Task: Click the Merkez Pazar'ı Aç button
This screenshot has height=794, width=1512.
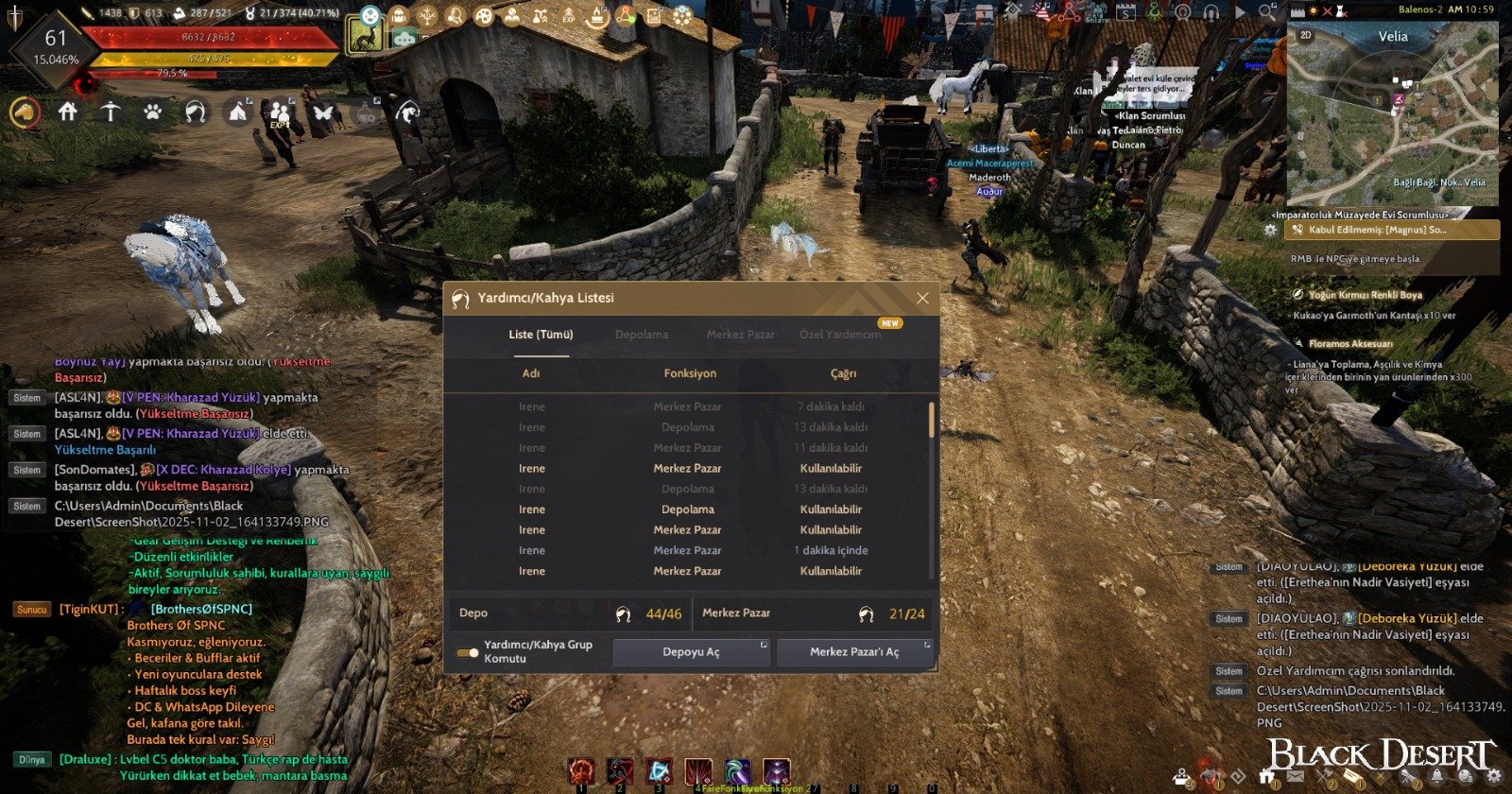Action: point(854,652)
